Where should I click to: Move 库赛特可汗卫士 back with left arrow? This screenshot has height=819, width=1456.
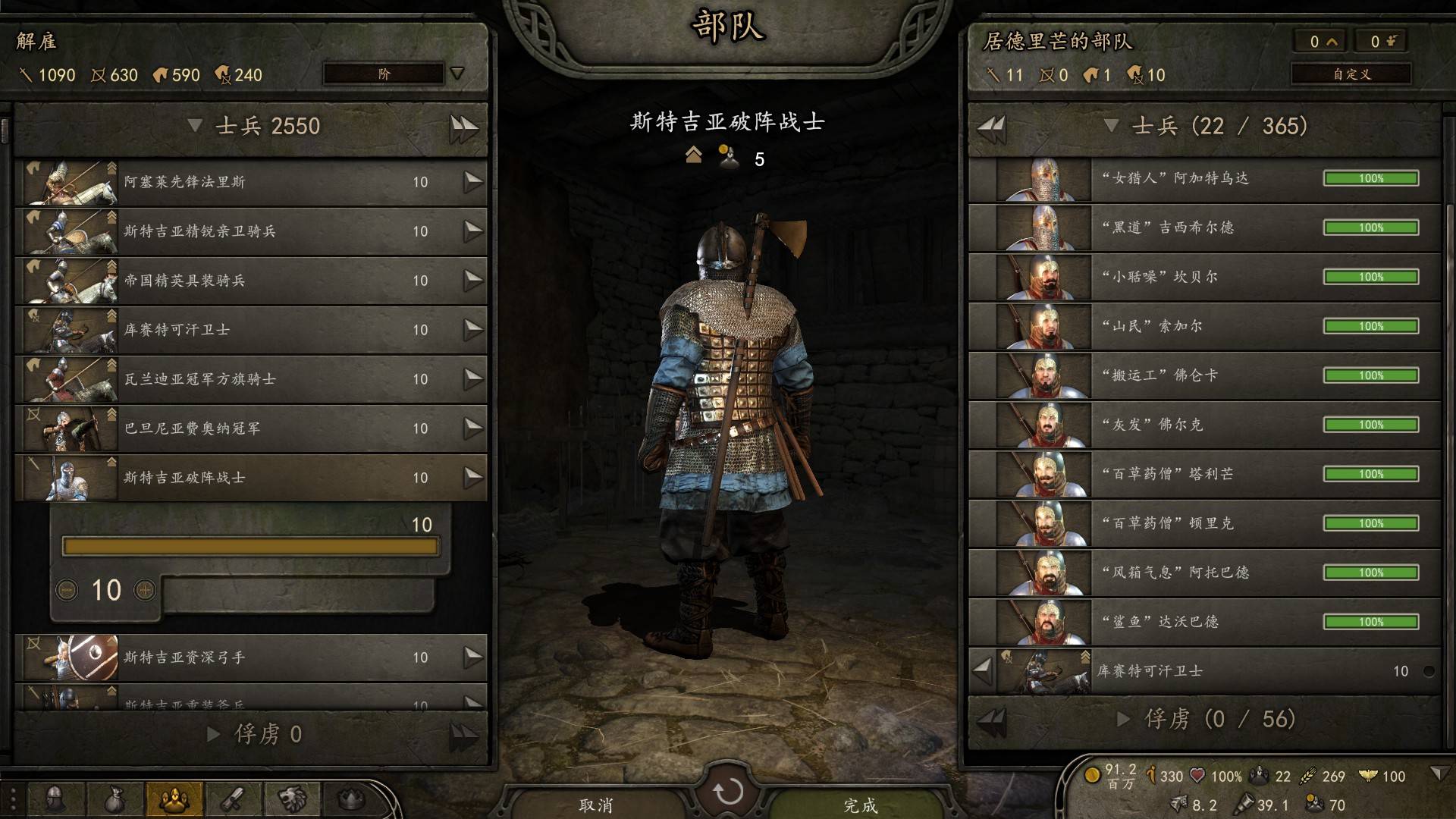point(983,670)
